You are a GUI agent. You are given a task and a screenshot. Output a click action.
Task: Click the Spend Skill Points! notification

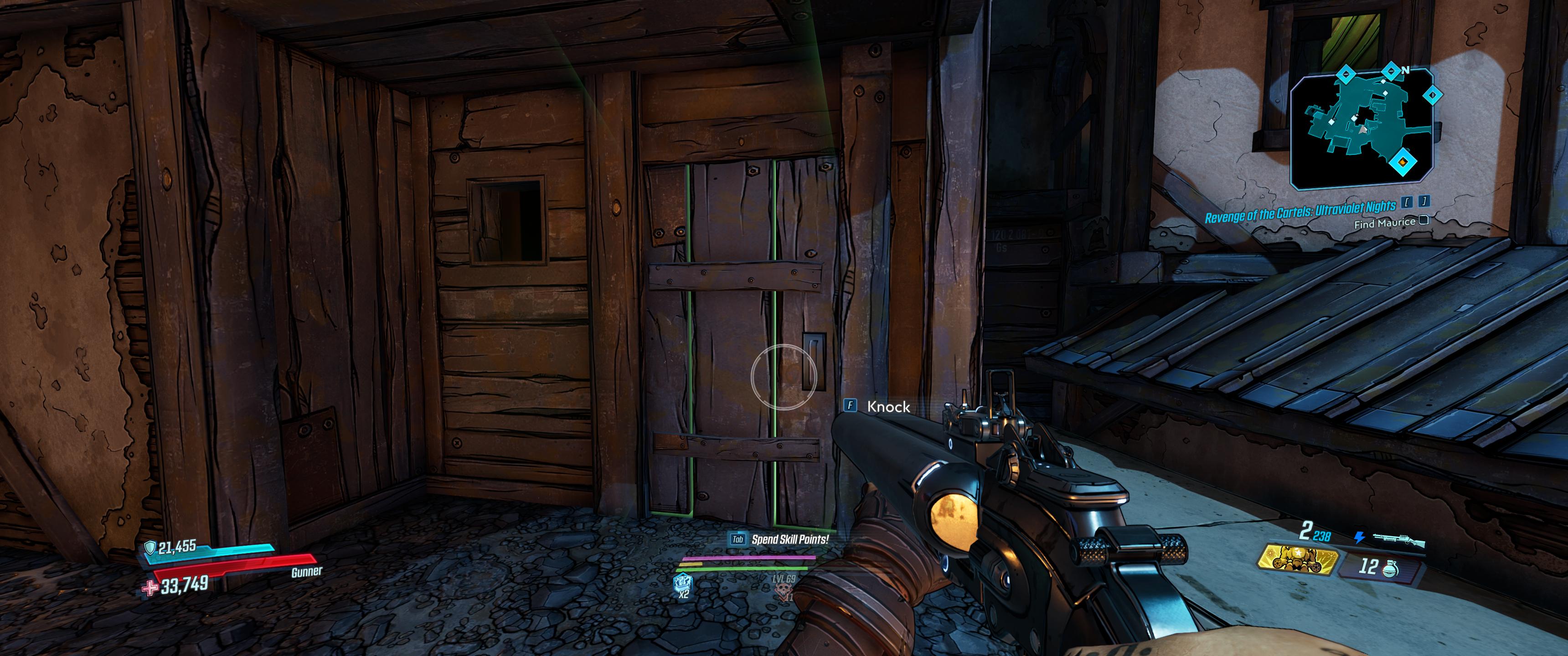click(791, 539)
